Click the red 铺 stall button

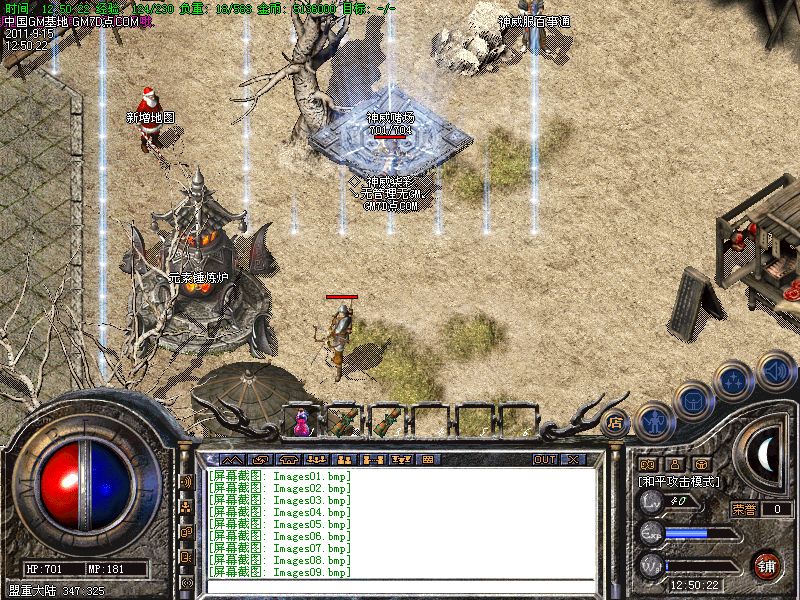pos(766,565)
